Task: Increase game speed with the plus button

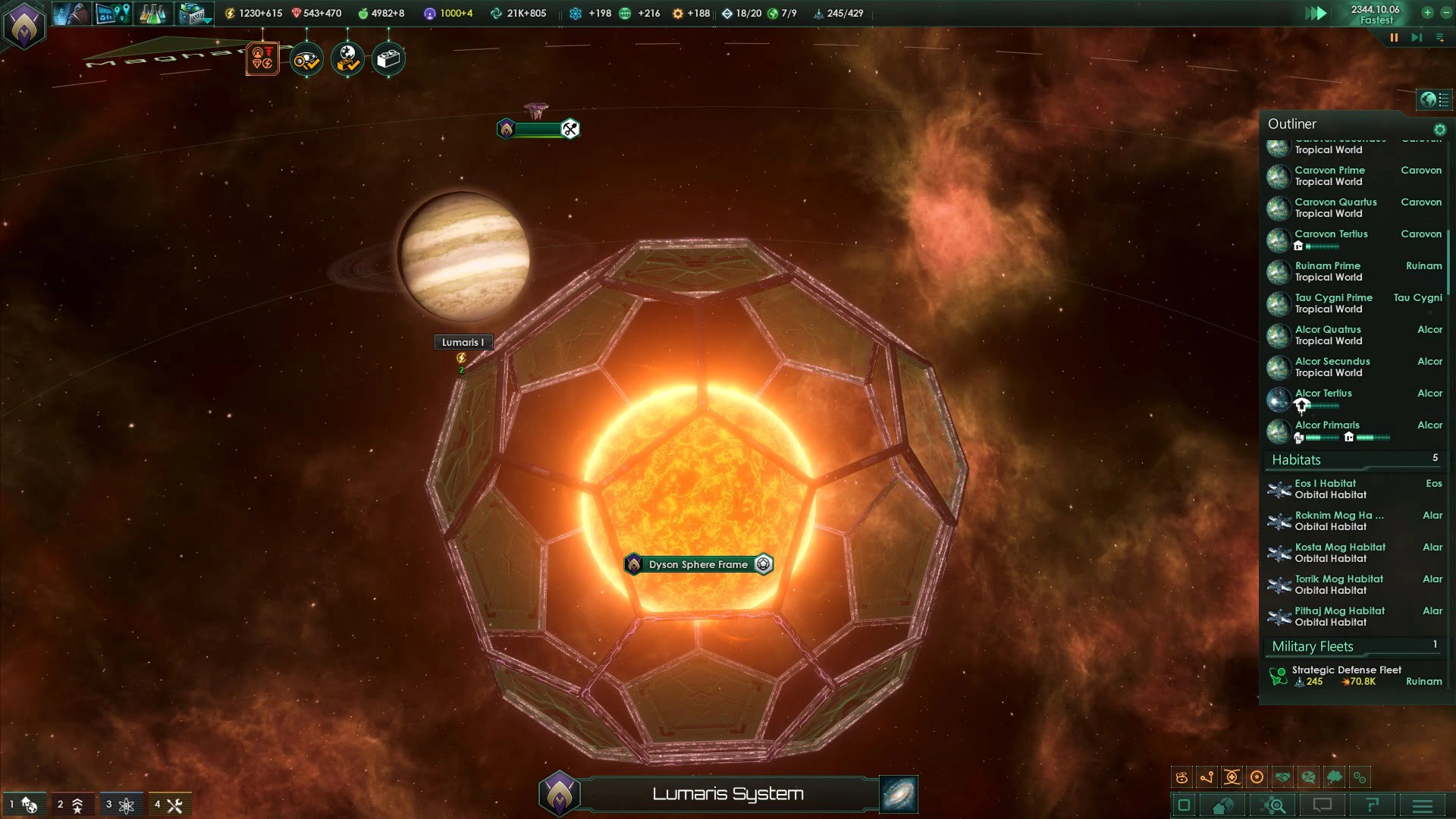Action: coord(1427,12)
